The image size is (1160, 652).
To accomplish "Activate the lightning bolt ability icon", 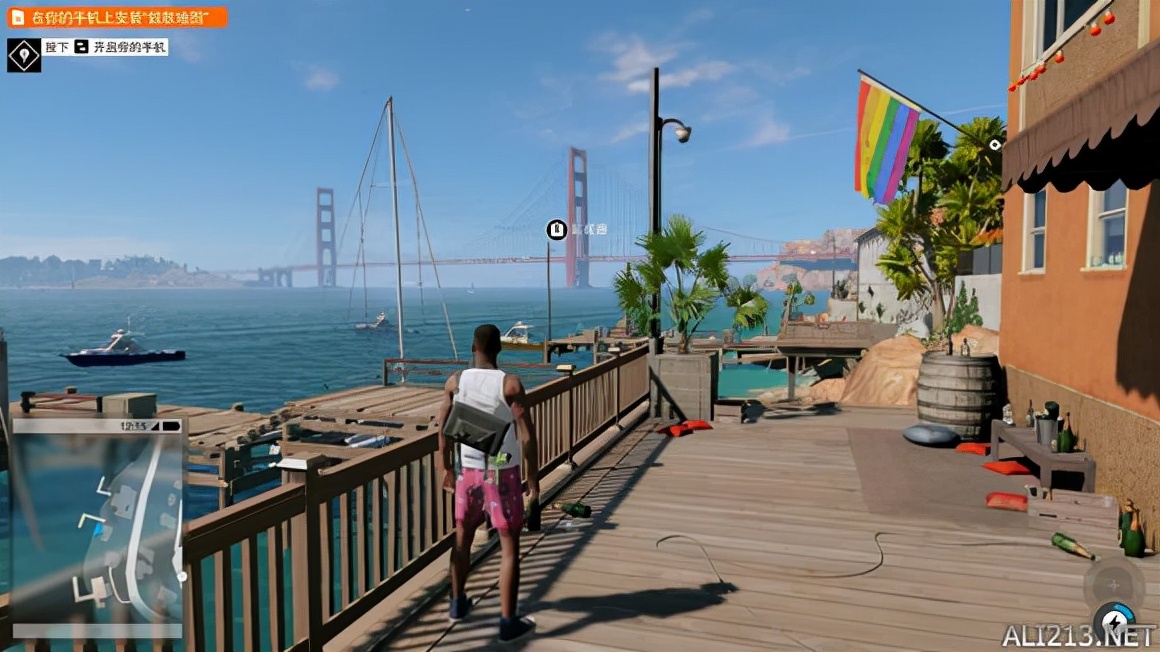I will pos(1114,621).
